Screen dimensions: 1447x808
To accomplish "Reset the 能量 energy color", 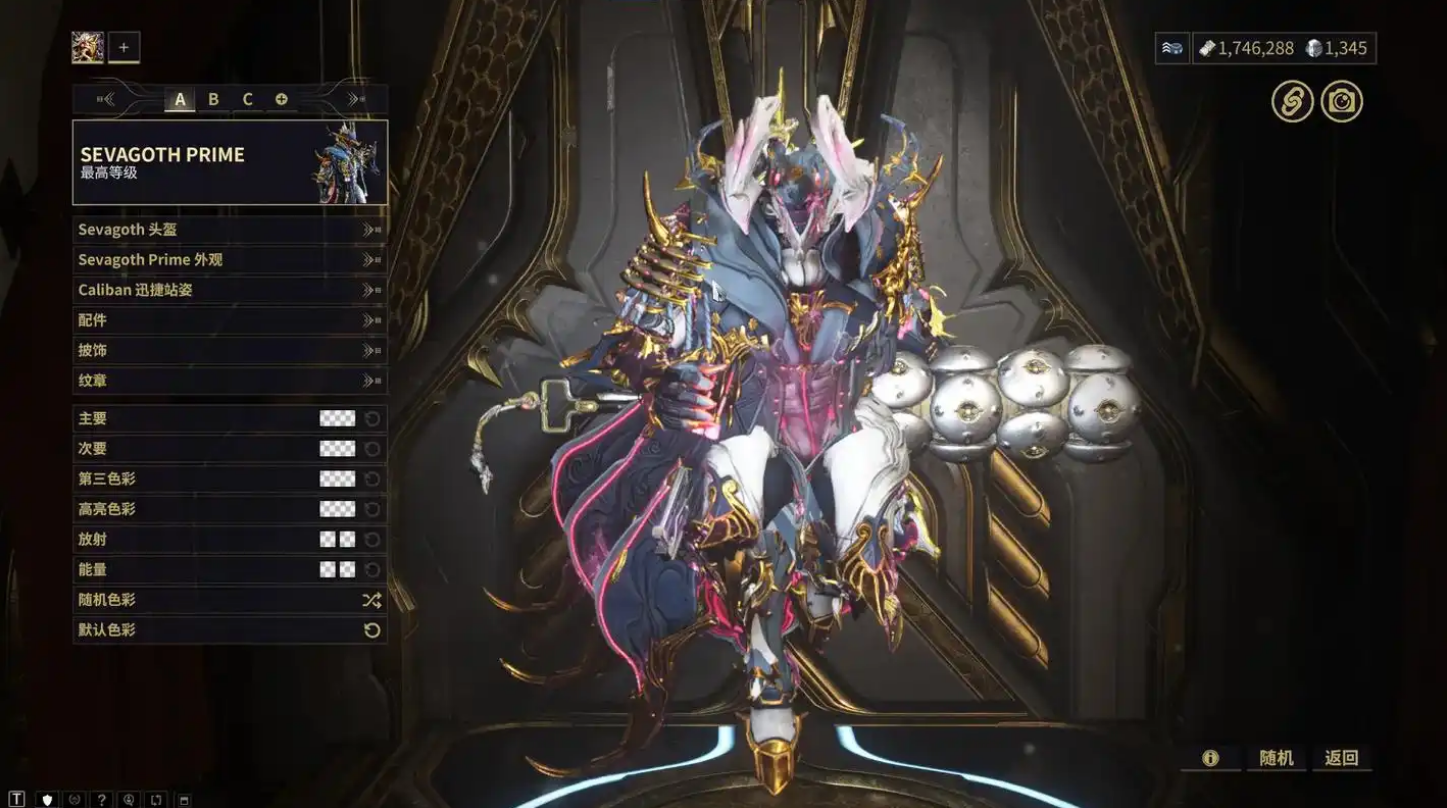I will pyautogui.click(x=372, y=570).
